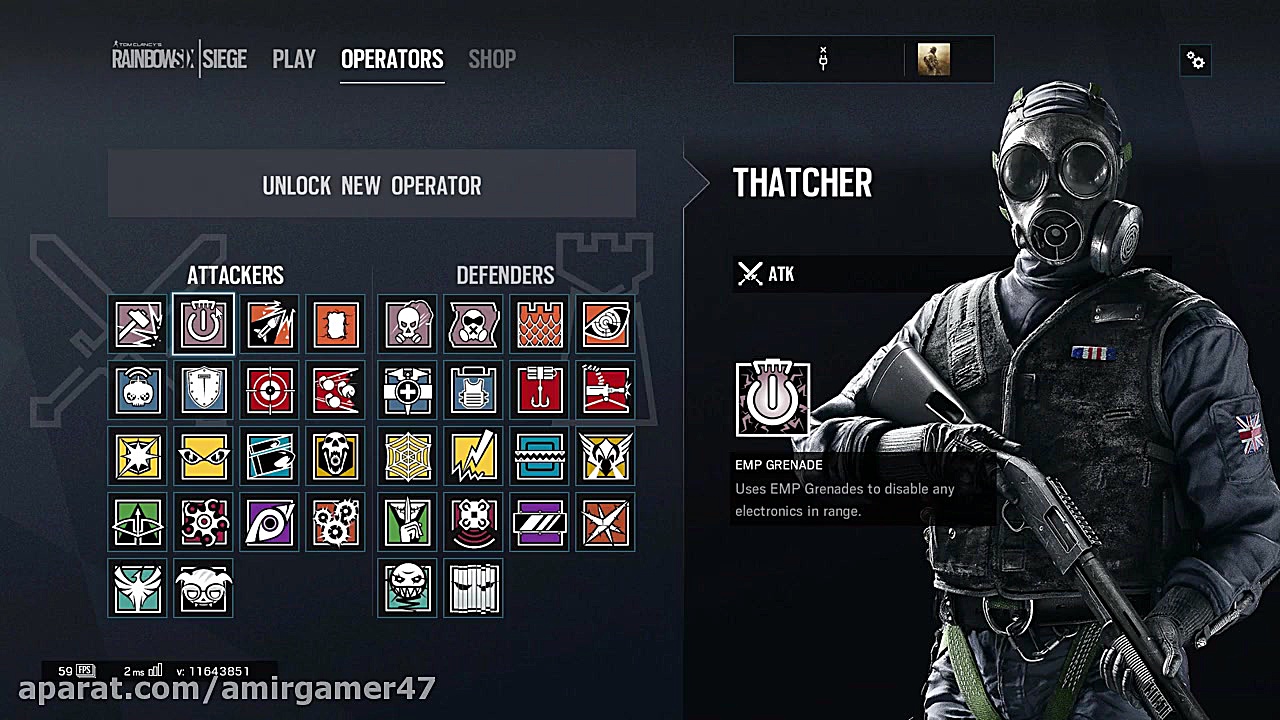This screenshot has height=720, width=1280.
Task: Select Jackal's purple eye icon
Action: coord(270,522)
